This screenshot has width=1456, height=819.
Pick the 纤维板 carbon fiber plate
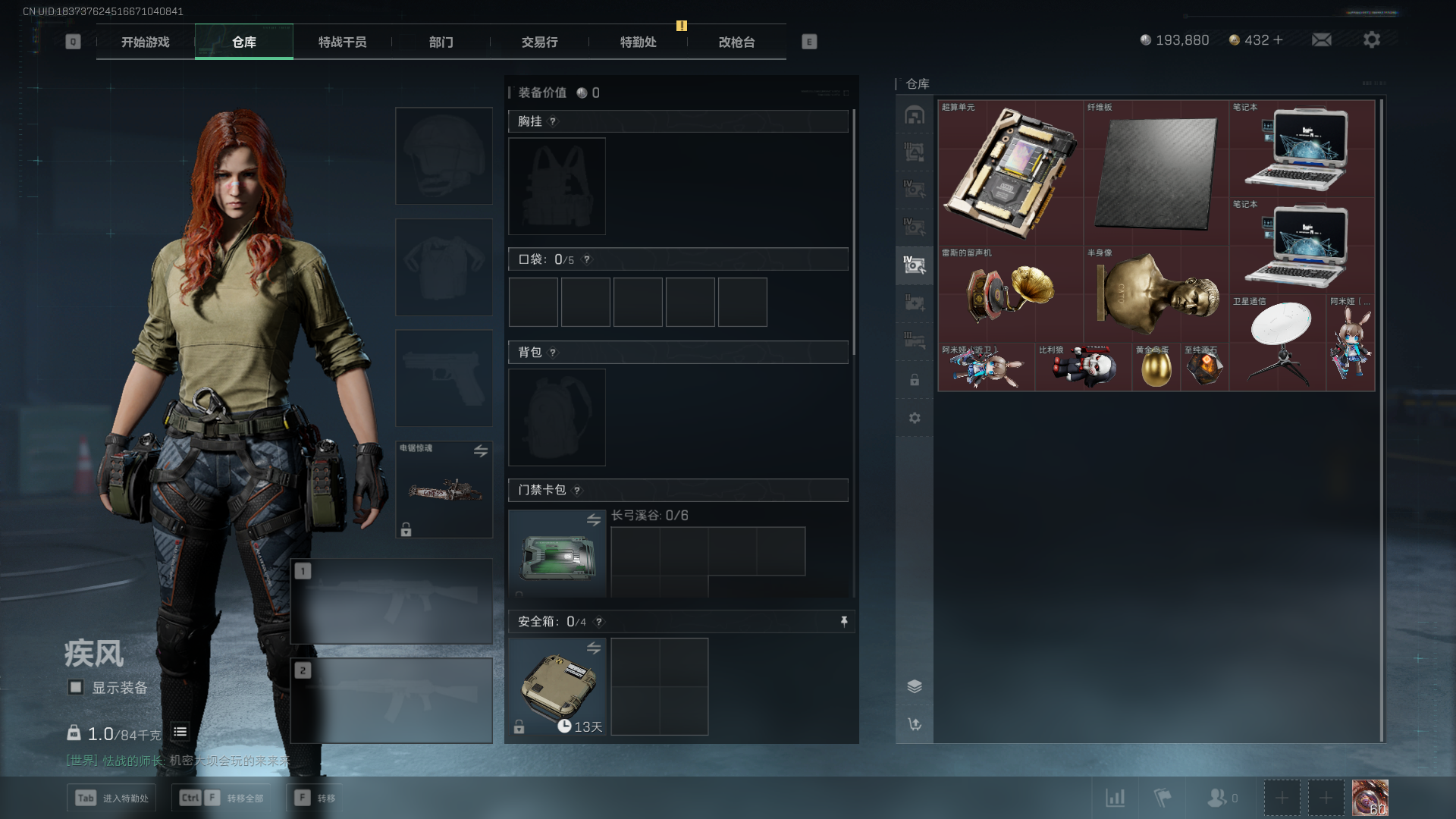point(1156,171)
